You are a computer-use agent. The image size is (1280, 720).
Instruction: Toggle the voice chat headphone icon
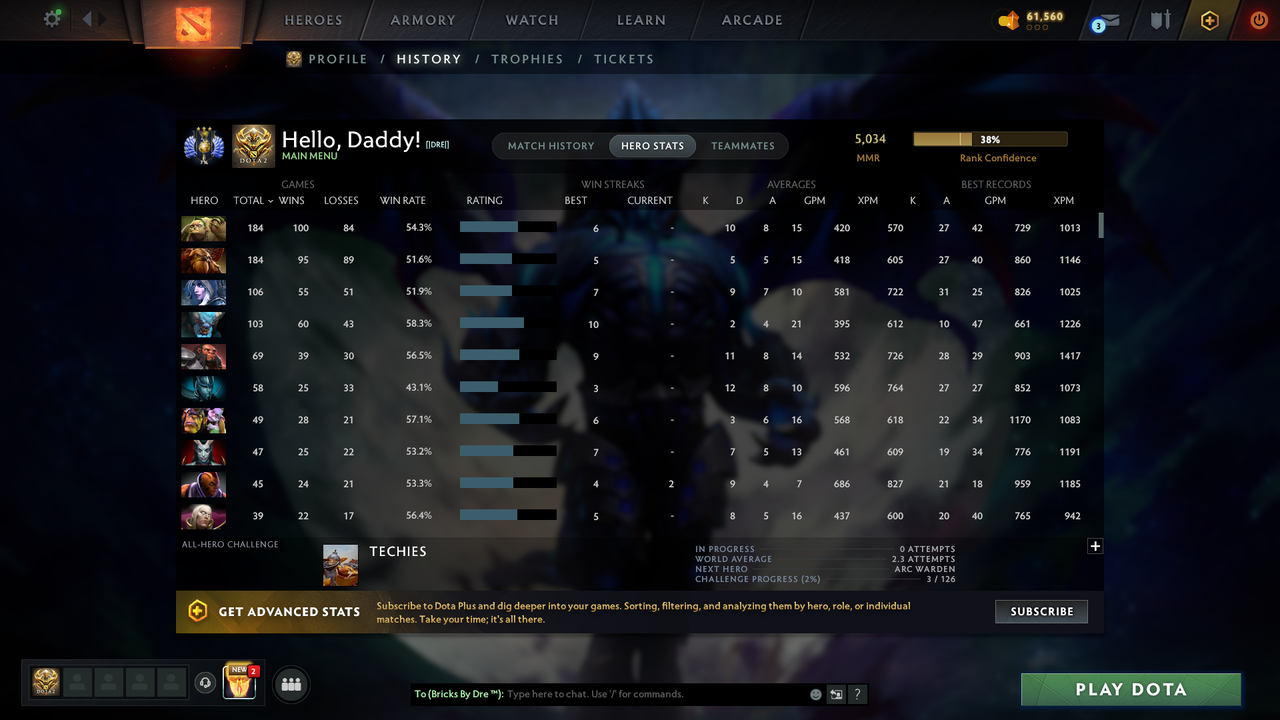click(207, 683)
